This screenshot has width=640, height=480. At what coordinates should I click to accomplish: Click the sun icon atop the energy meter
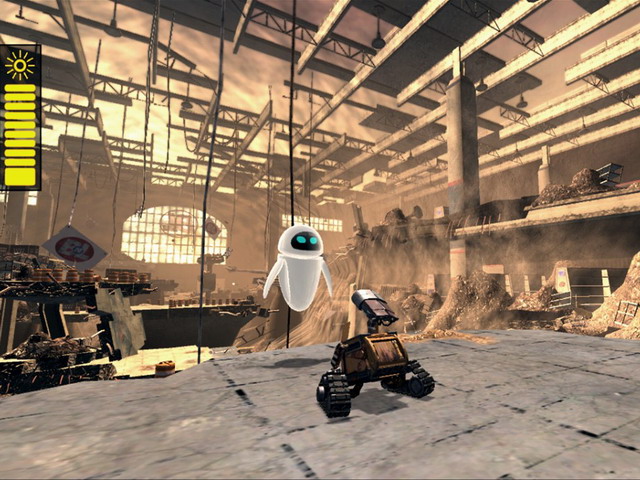tap(20, 65)
